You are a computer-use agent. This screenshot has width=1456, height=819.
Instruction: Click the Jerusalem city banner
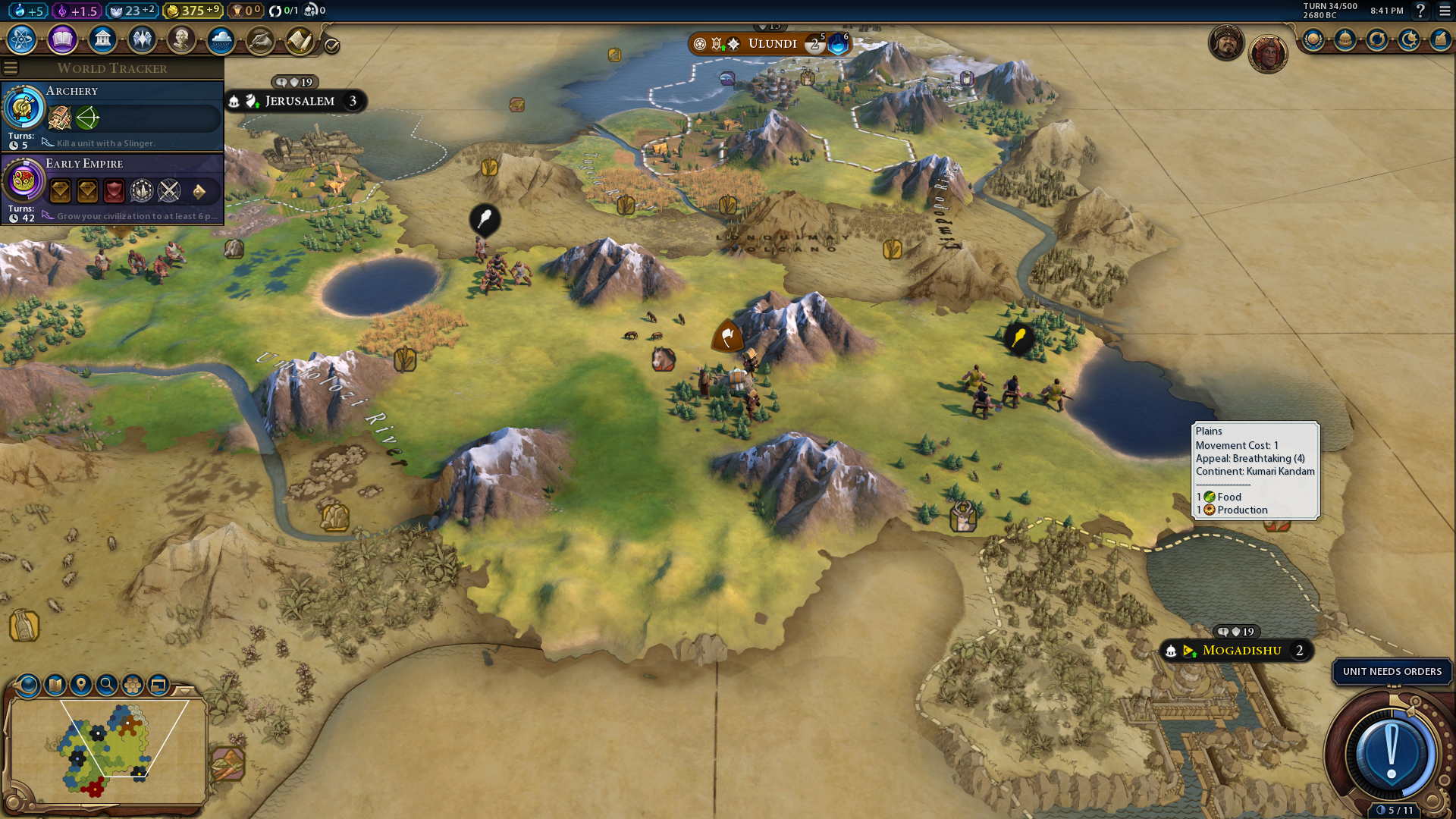[299, 101]
